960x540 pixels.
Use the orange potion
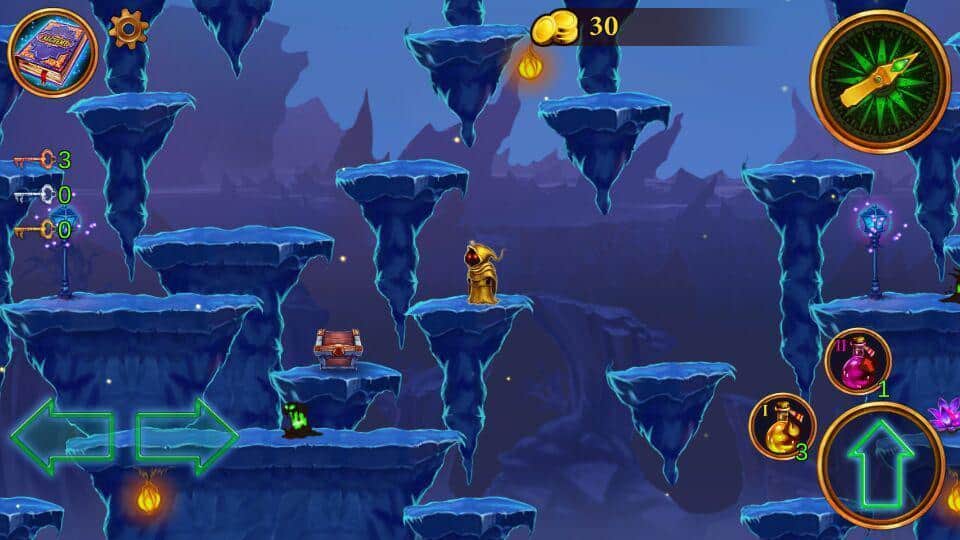pos(782,426)
